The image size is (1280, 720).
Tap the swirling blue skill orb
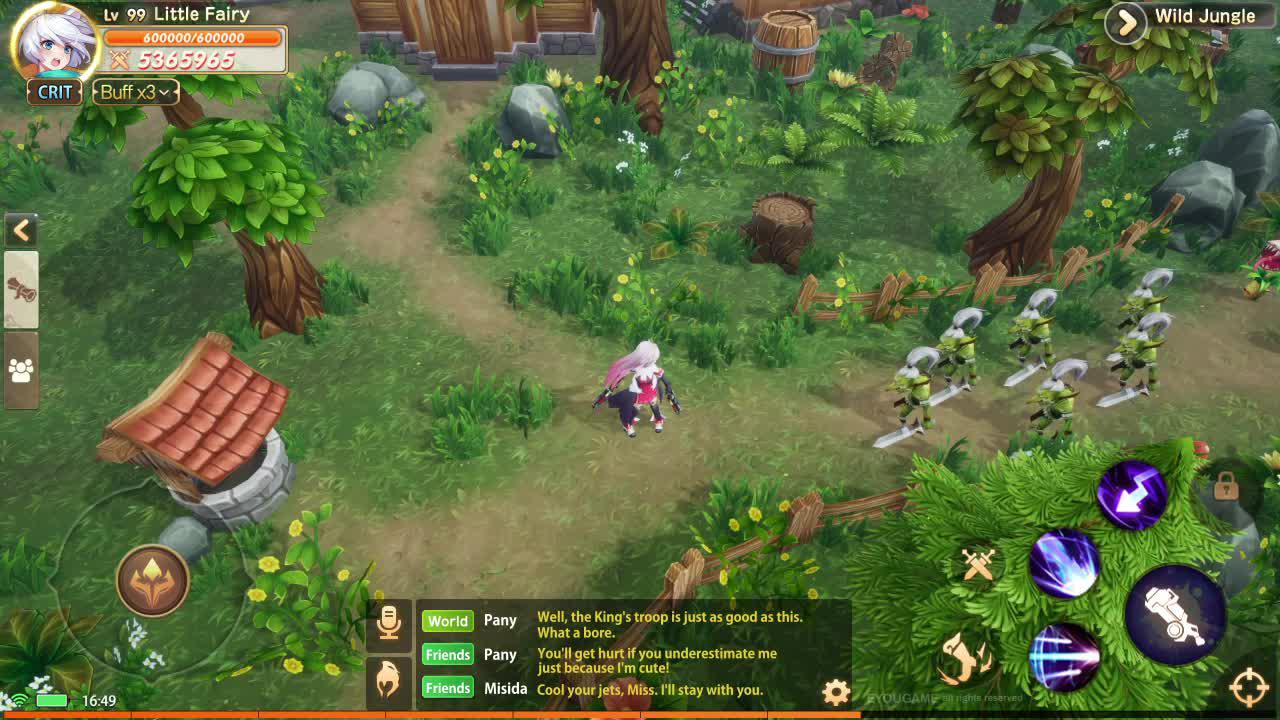[1063, 561]
